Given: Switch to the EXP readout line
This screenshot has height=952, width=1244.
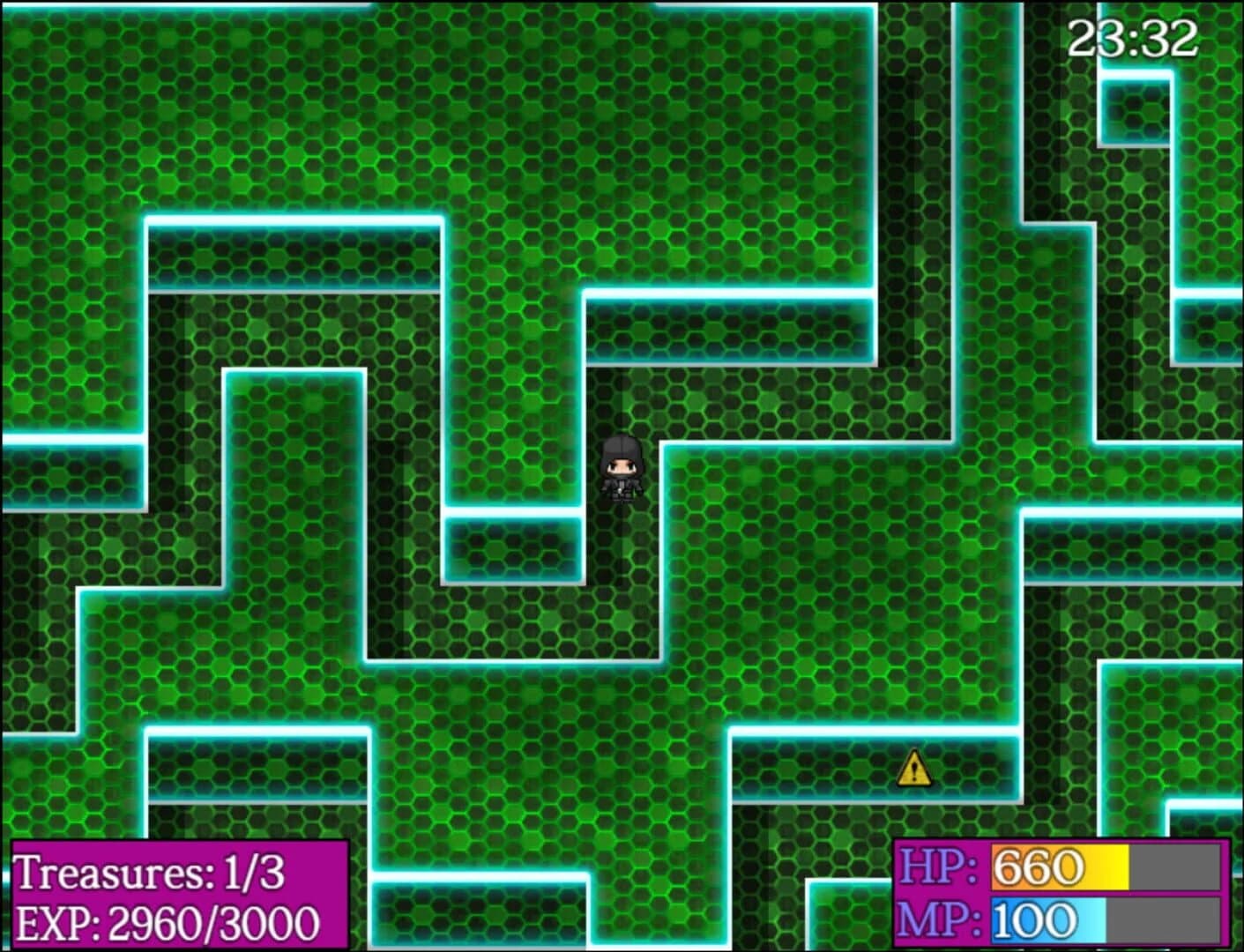Looking at the screenshot, I should 168,921.
